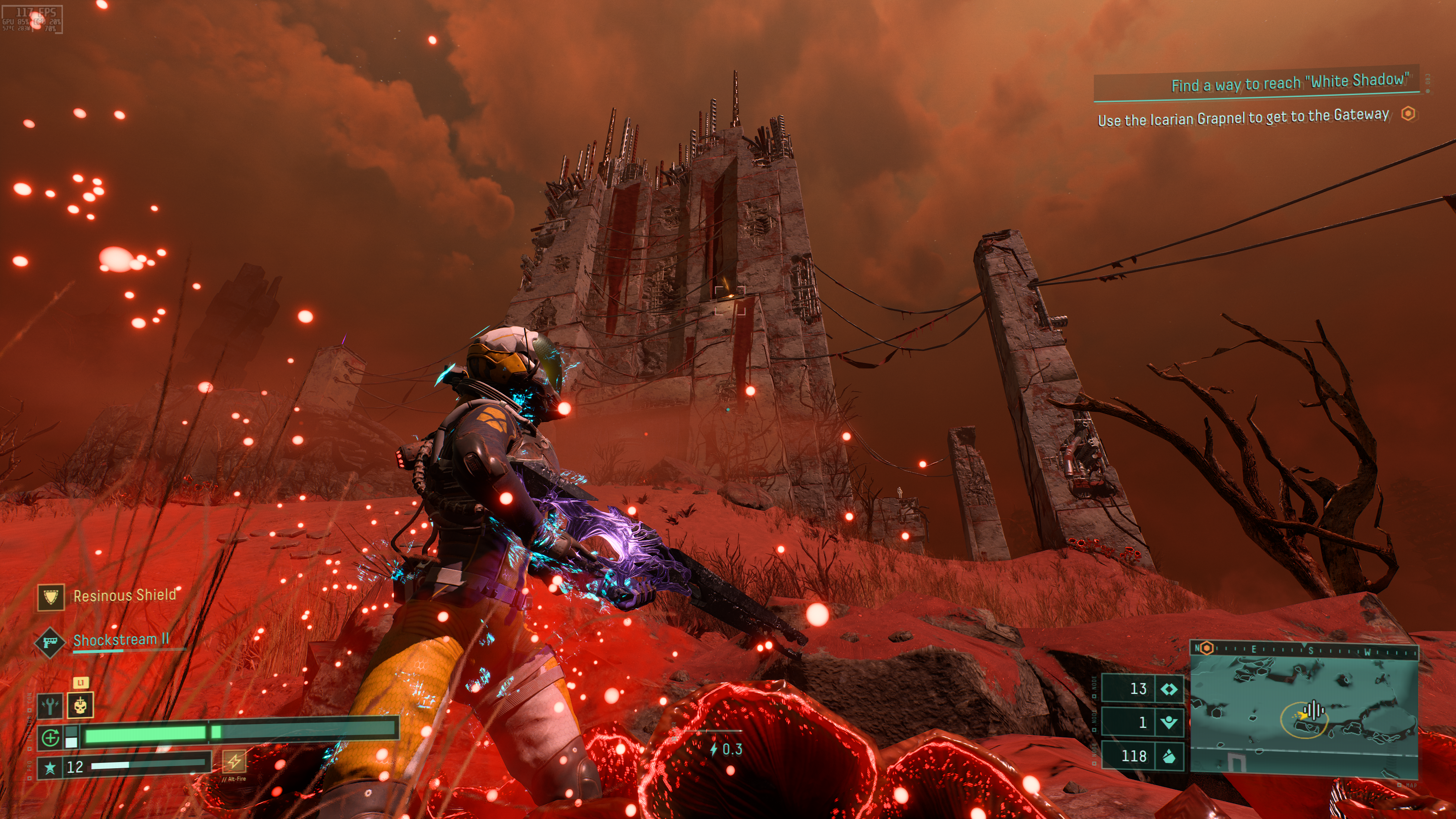Viewport: 1456px width, 819px height.
Task: Select the Resinous Shield icon
Action: click(51, 597)
